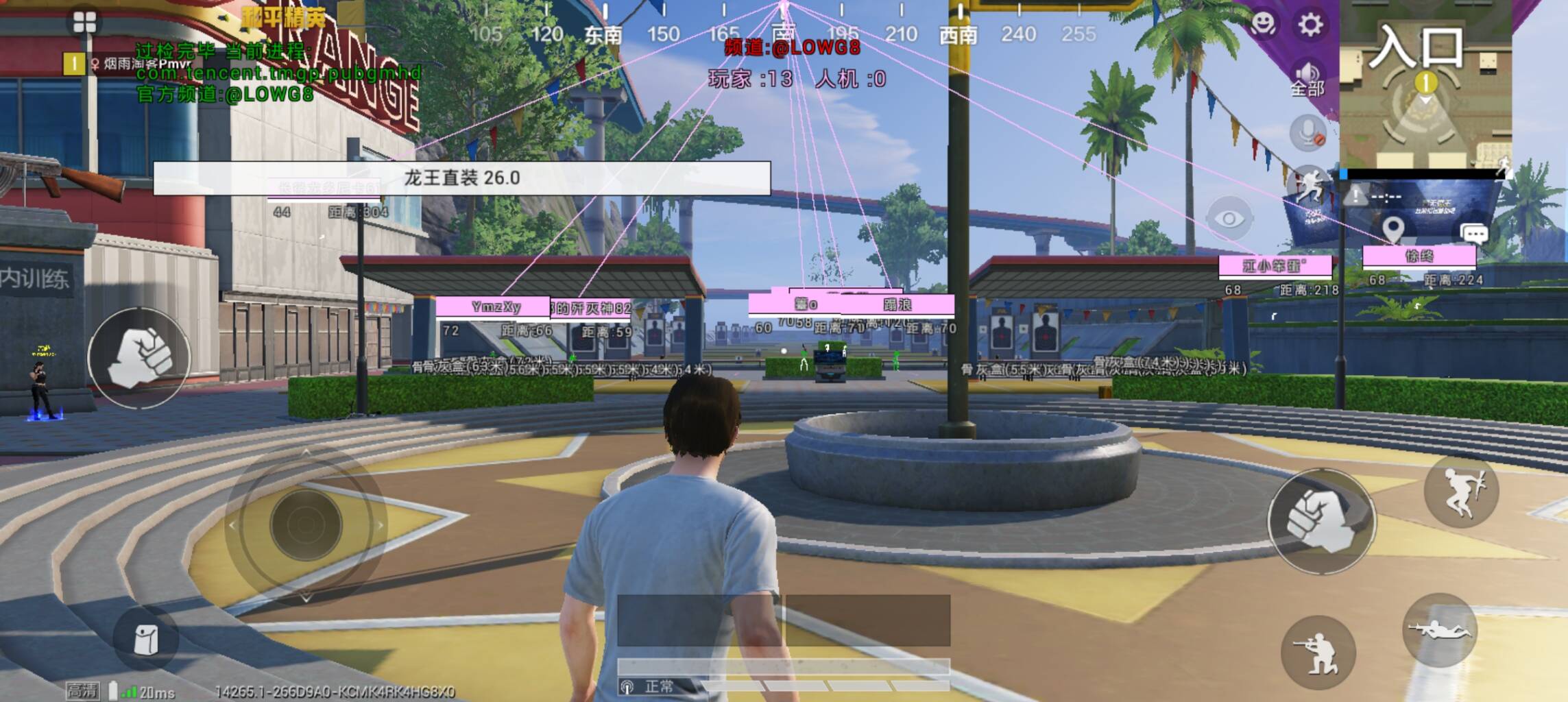This screenshot has height=702, width=1568.
Task: Toggle the prone stance button
Action: [x=1440, y=630]
